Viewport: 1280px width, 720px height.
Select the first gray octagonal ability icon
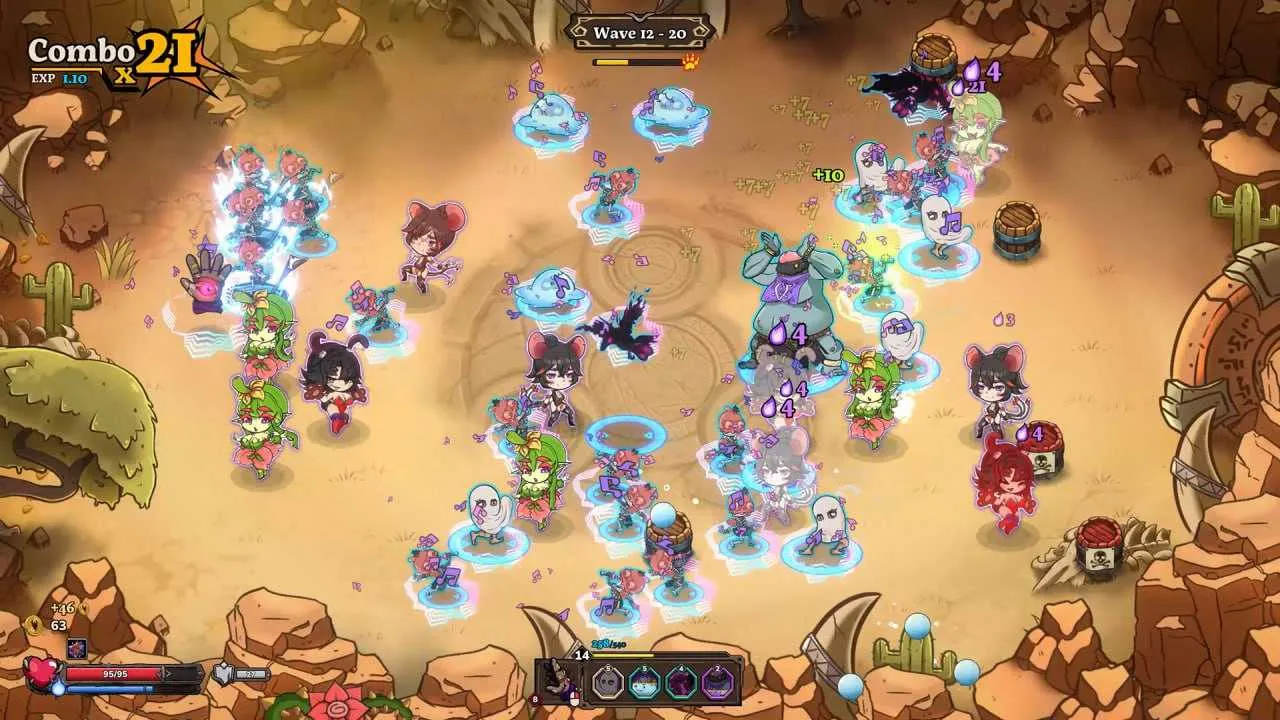click(x=607, y=683)
